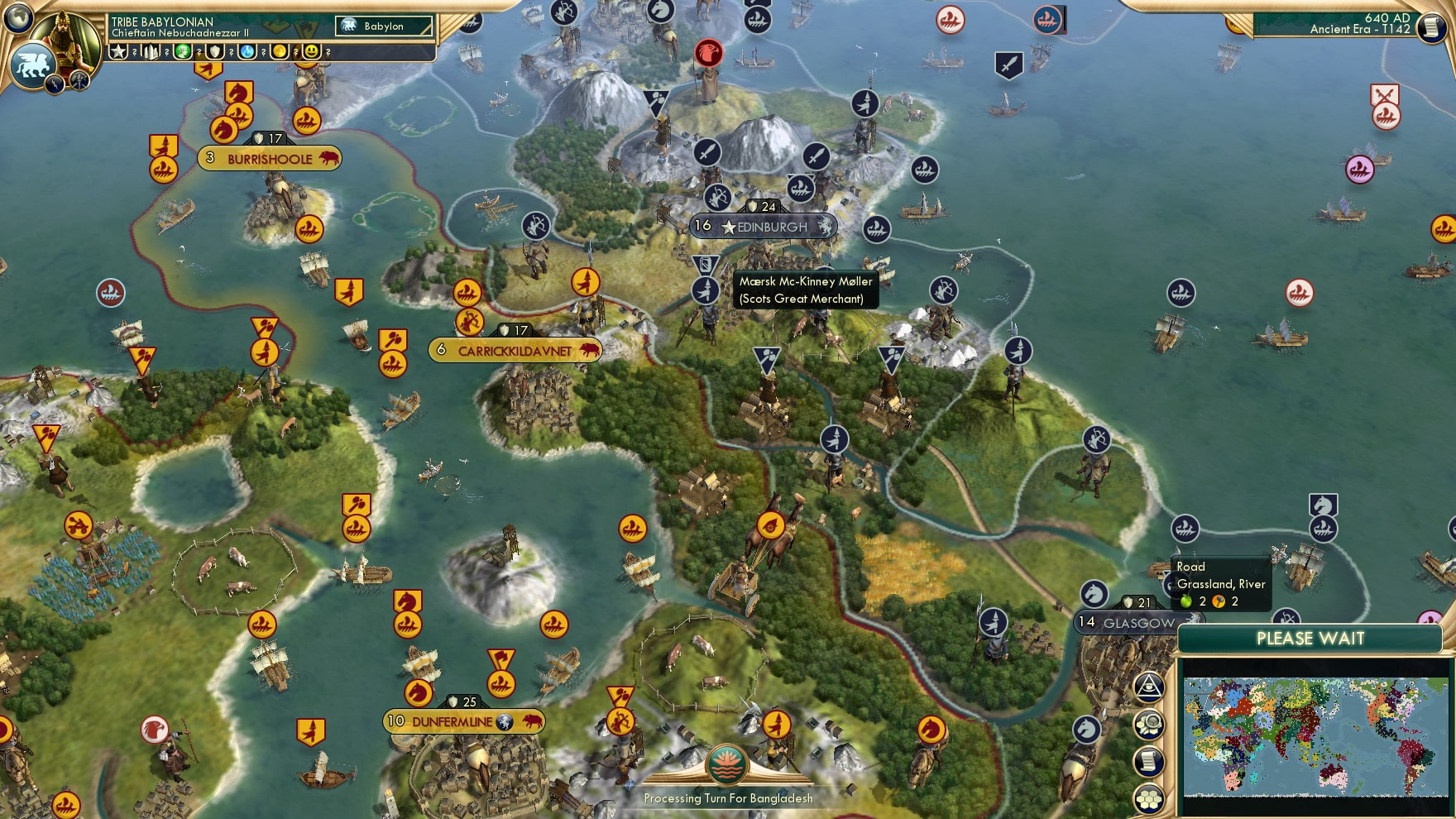Click the social policies icon beside the minimap
The height and width of the screenshot is (819, 1456).
click(x=1148, y=760)
